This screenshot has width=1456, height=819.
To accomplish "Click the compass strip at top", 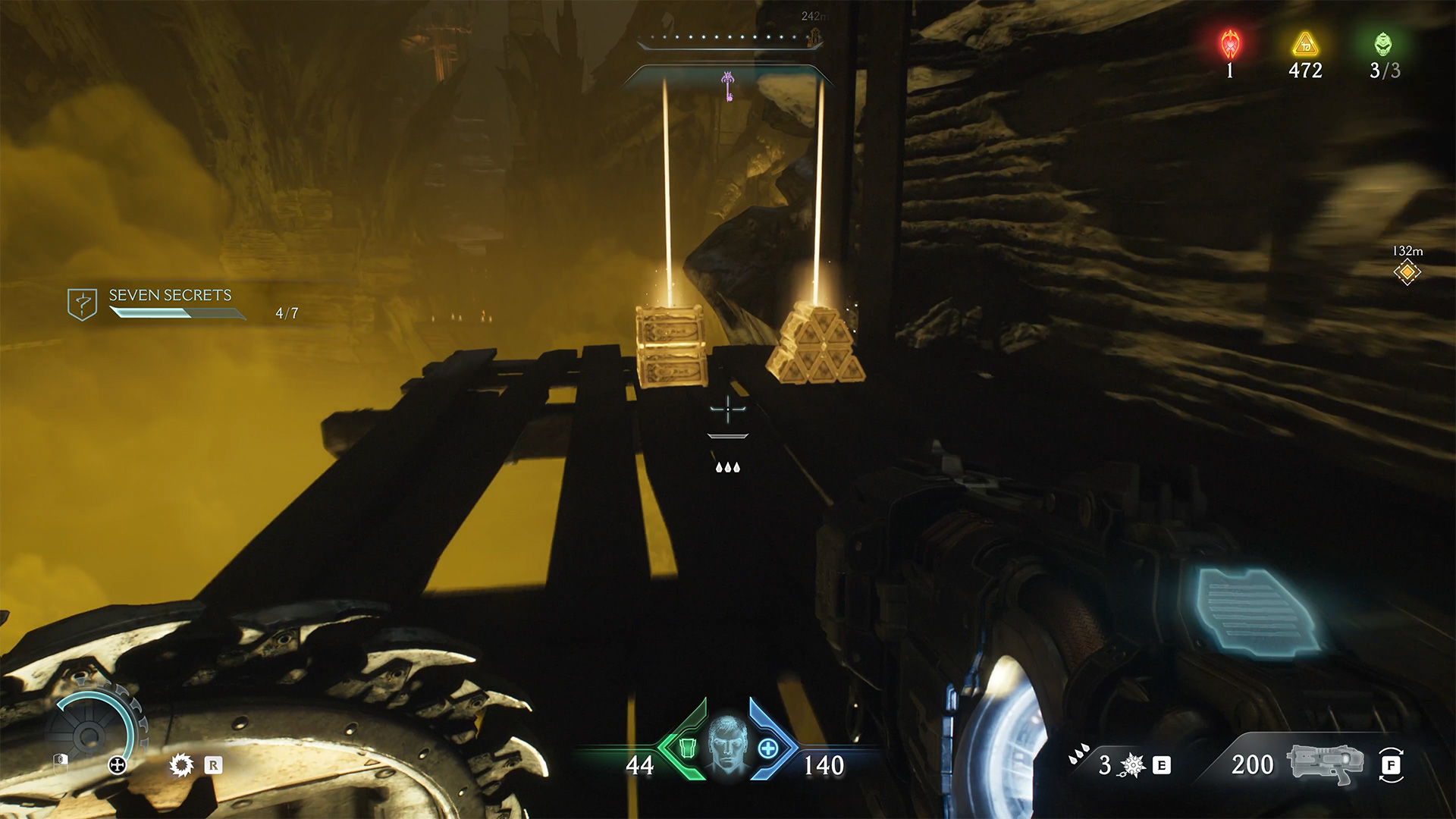I will (x=730, y=38).
